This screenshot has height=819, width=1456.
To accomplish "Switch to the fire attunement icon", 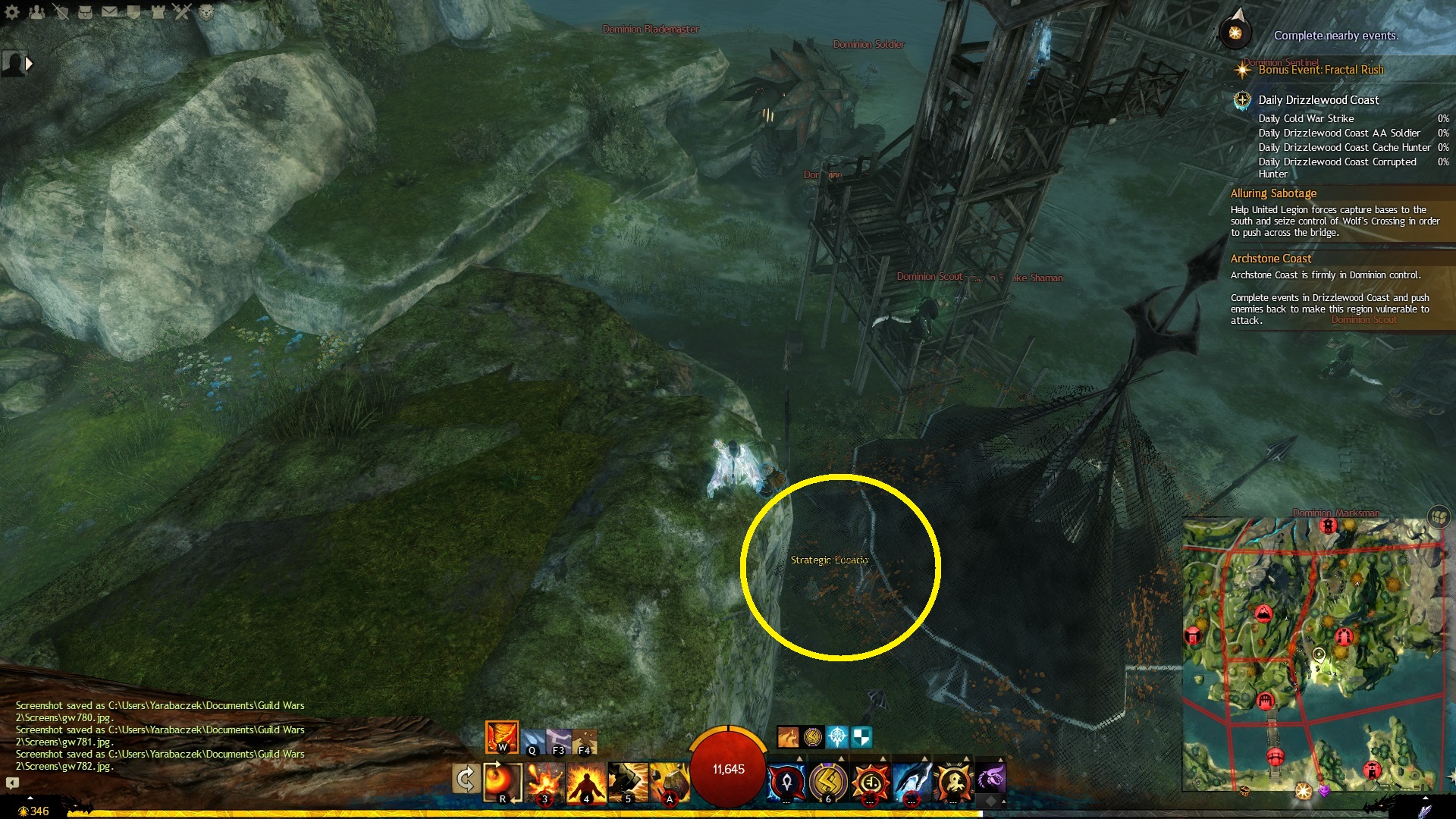I will (501, 737).
